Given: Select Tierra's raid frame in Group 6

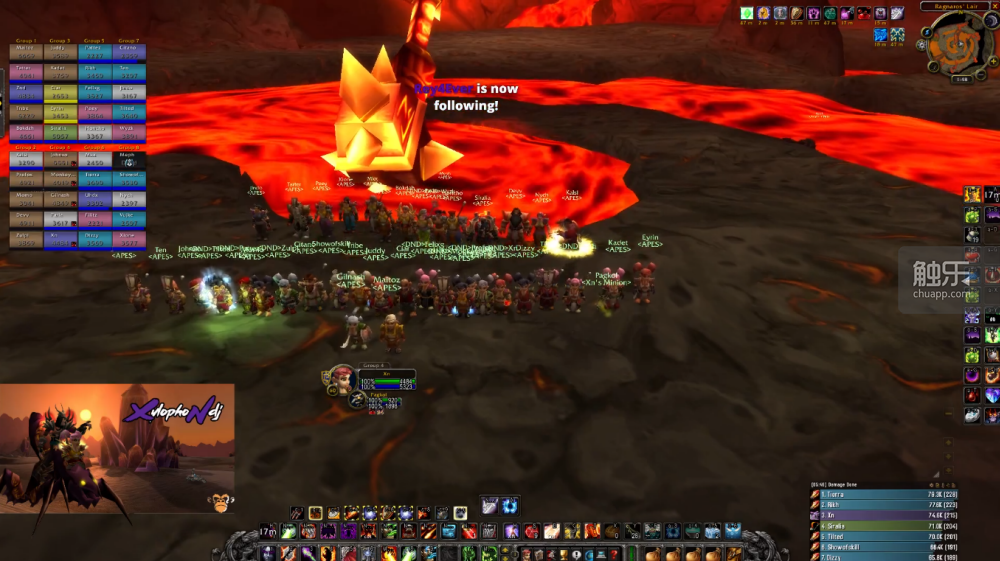Looking at the screenshot, I should point(93,177).
